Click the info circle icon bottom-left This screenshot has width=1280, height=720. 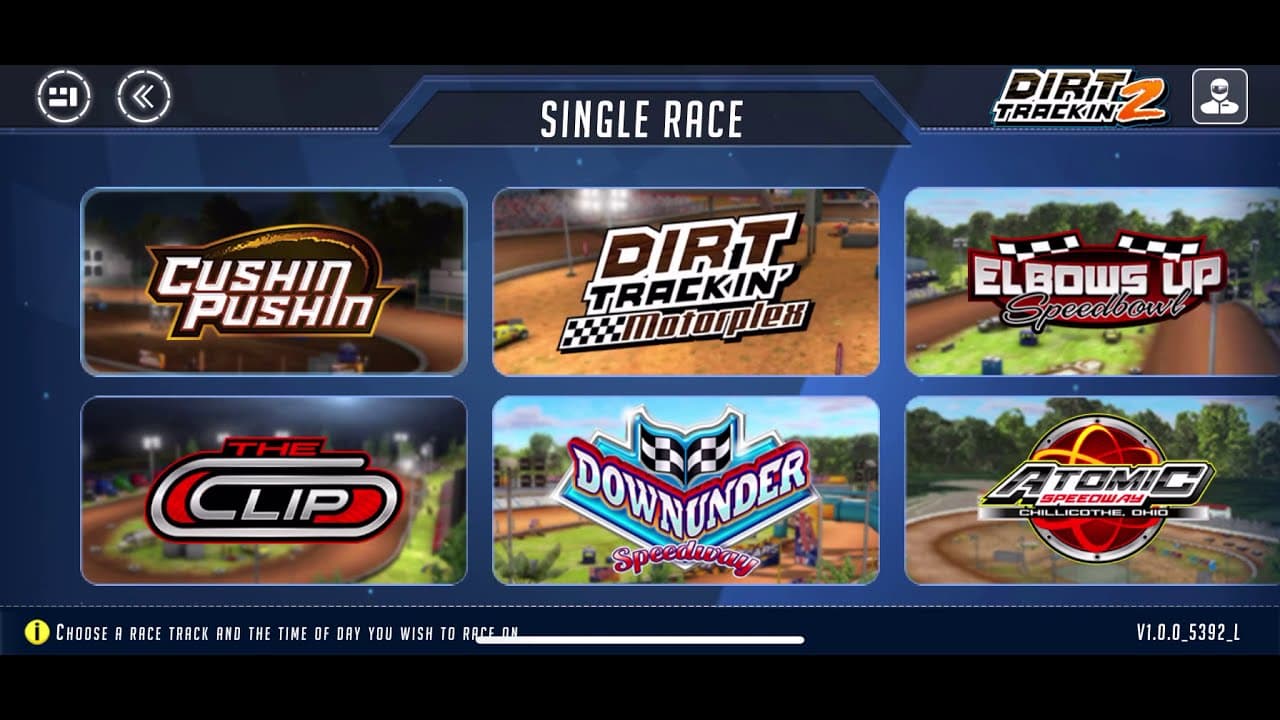38,631
